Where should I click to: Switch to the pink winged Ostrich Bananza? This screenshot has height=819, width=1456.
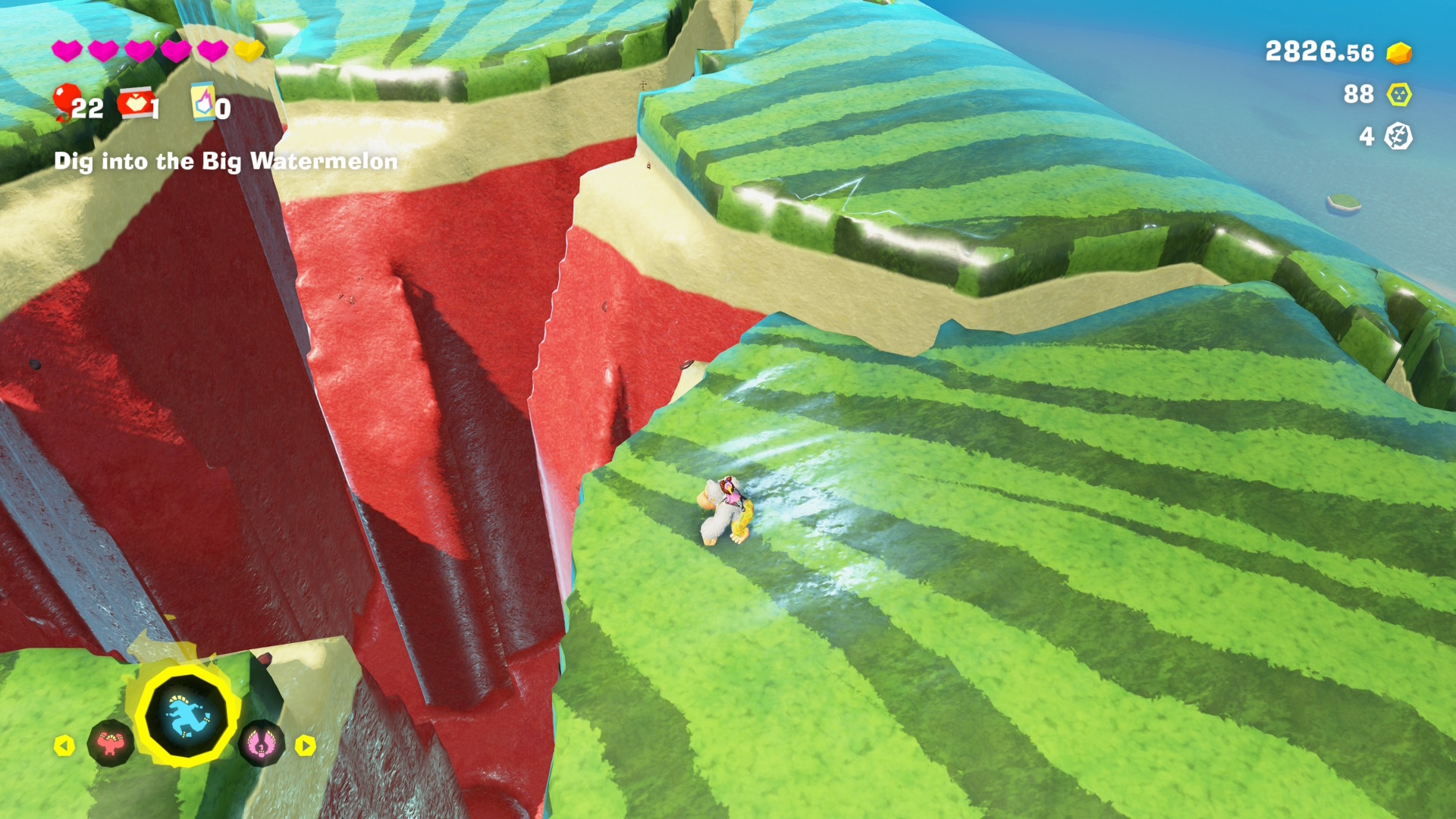click(x=261, y=744)
